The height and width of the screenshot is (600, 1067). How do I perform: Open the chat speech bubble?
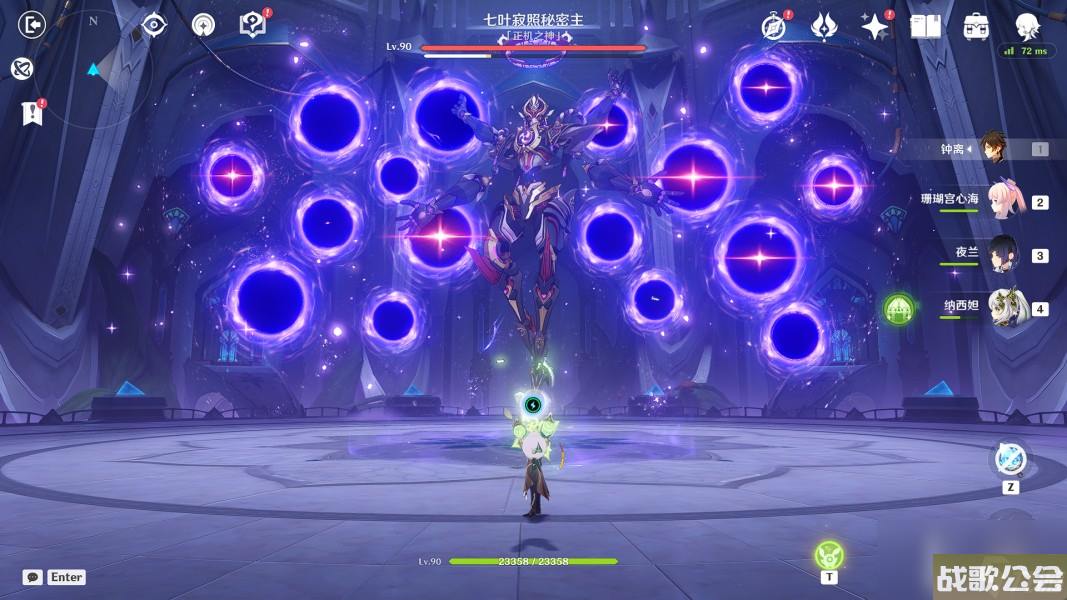pyautogui.click(x=32, y=577)
